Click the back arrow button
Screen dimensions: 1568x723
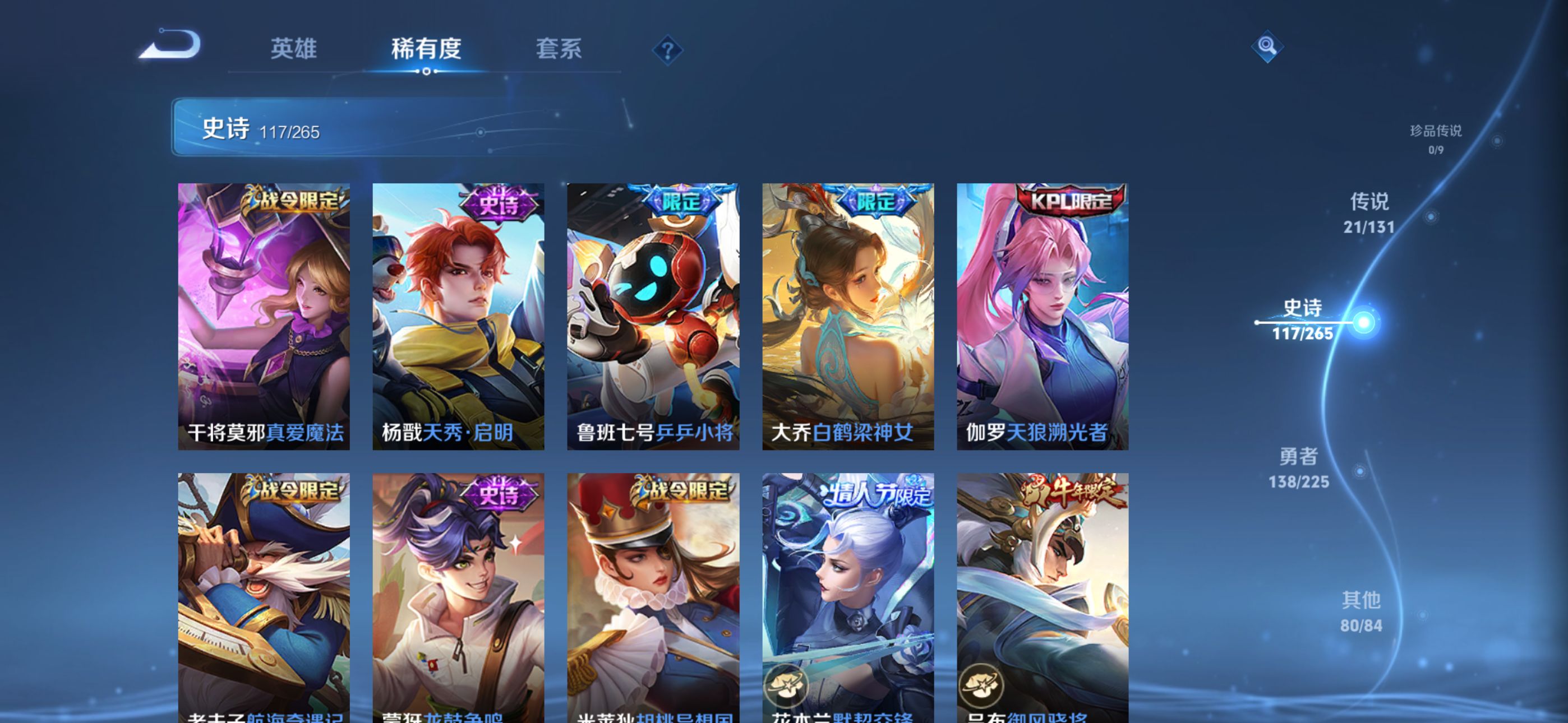[x=171, y=45]
